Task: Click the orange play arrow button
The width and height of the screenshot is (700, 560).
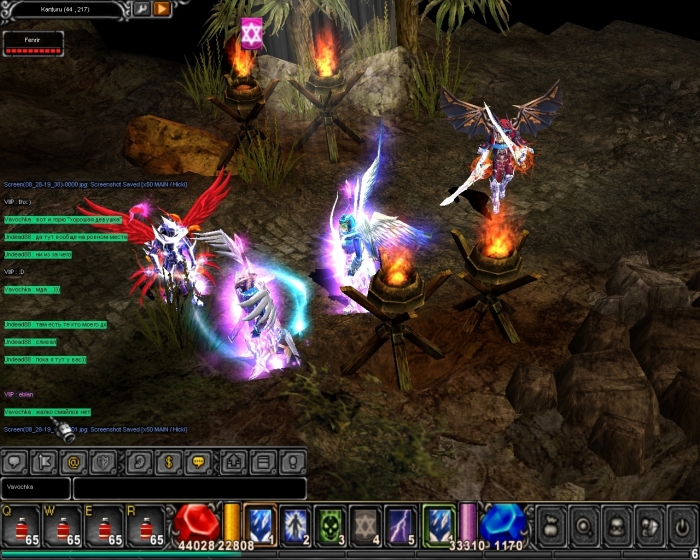Action: (162, 9)
